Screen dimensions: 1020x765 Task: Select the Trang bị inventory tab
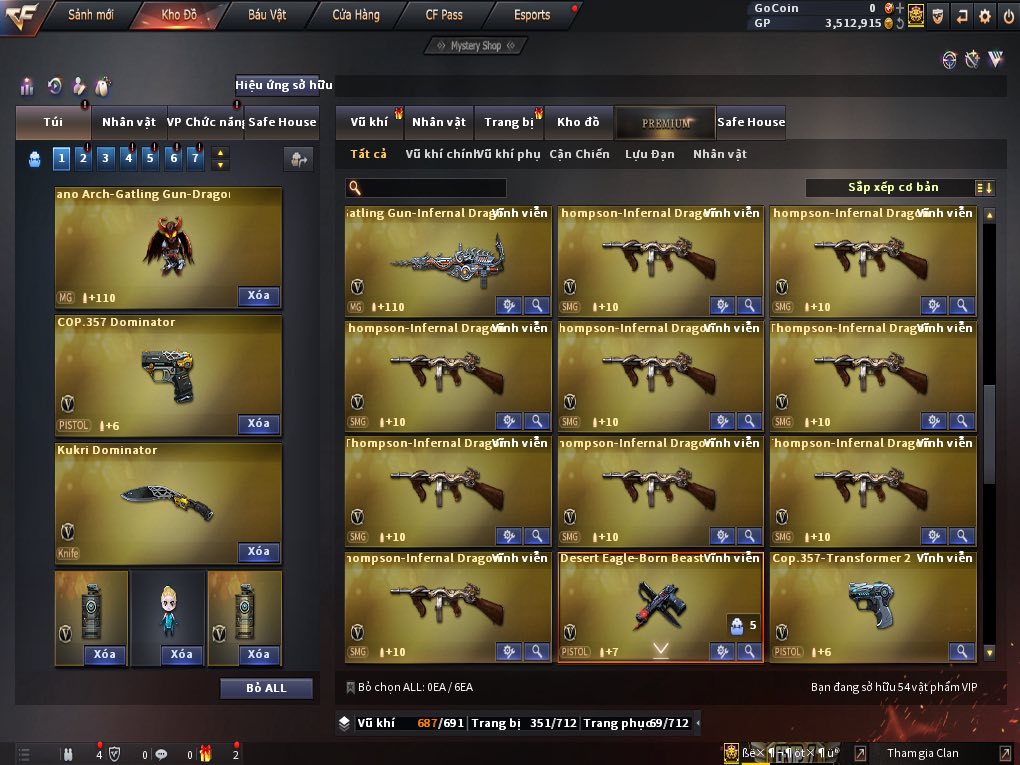[x=509, y=122]
